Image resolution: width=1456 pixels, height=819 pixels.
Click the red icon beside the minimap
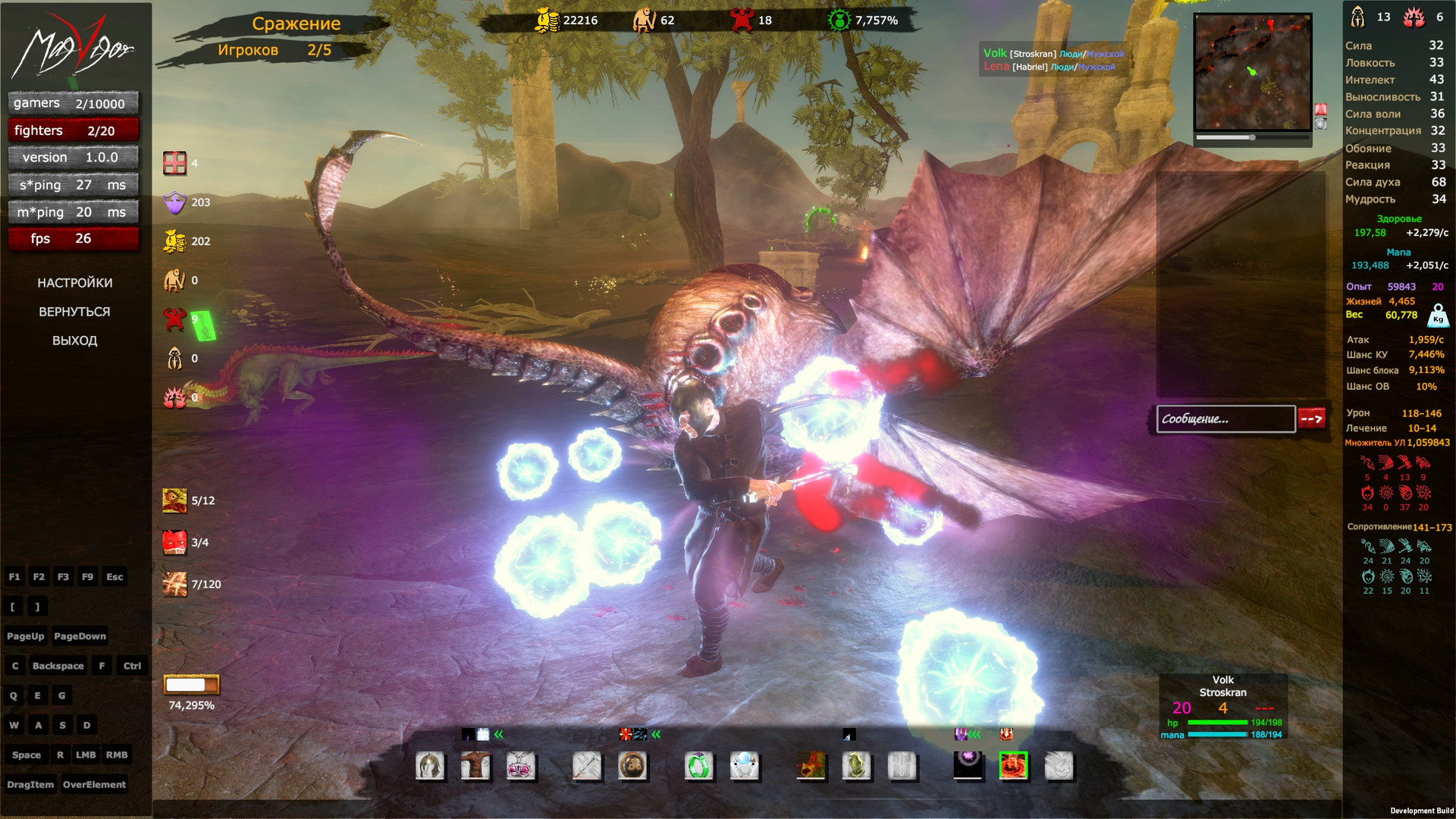coord(1320,109)
